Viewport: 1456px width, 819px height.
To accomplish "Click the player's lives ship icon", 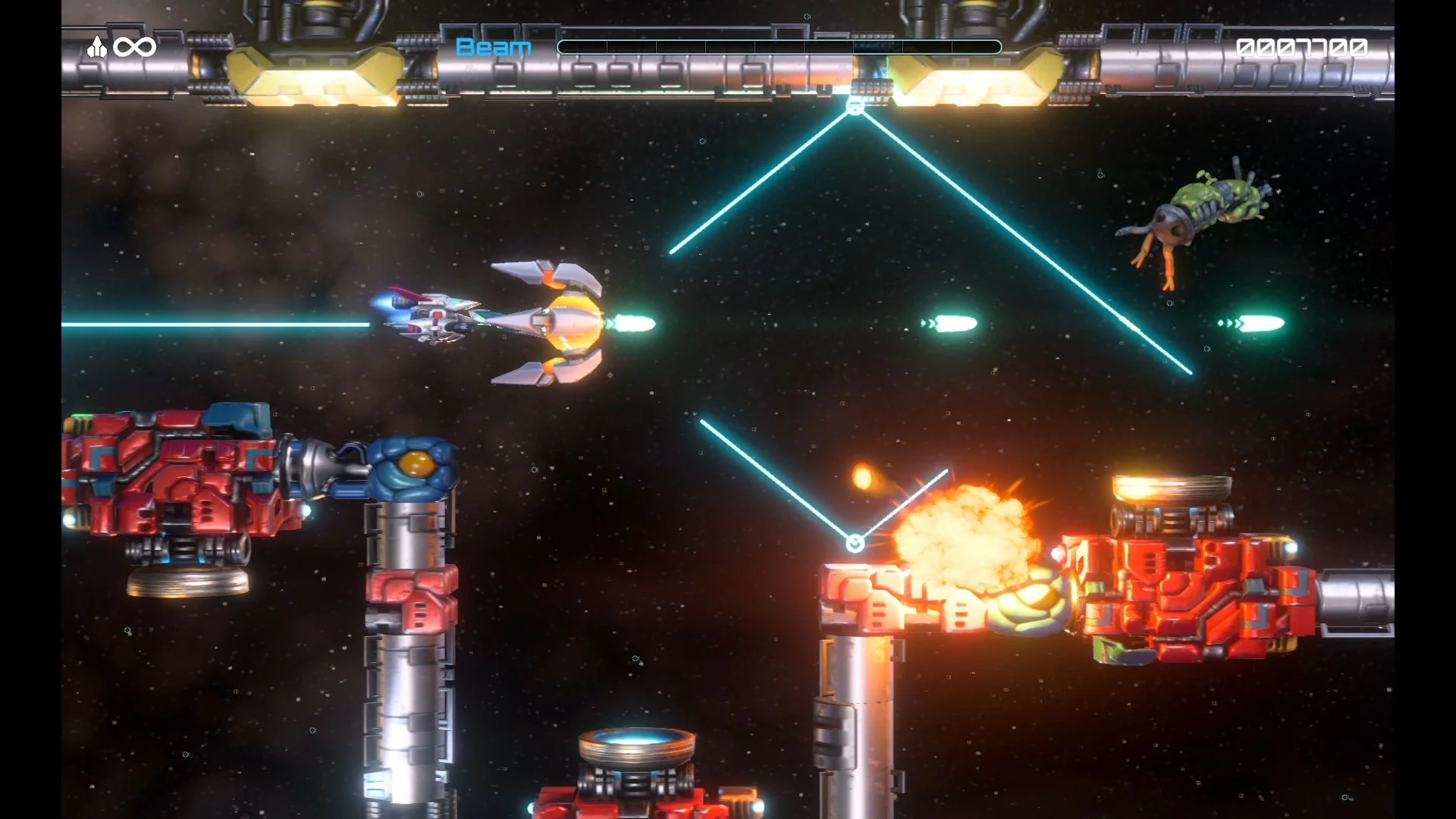I will 99,45.
